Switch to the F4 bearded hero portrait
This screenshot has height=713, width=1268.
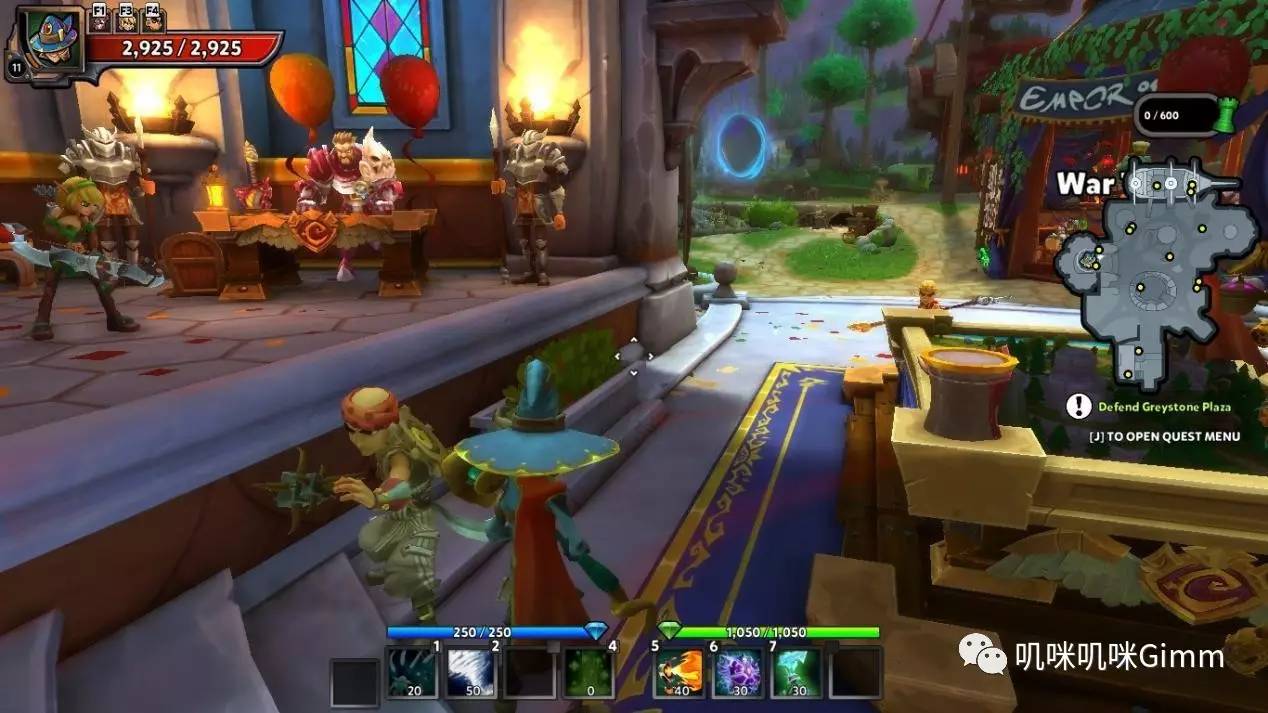[153, 17]
